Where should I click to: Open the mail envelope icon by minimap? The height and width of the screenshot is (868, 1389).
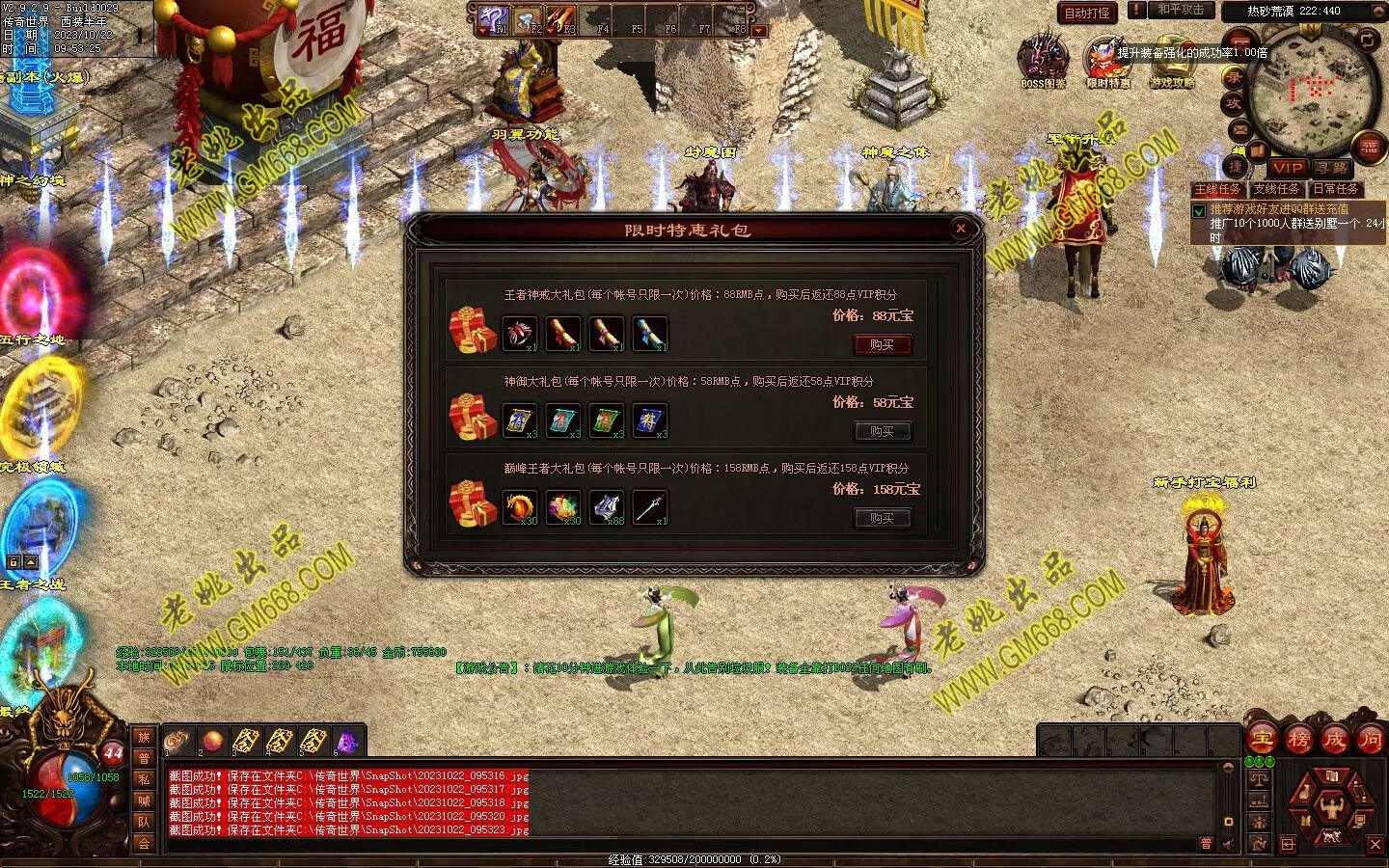(x=1239, y=128)
